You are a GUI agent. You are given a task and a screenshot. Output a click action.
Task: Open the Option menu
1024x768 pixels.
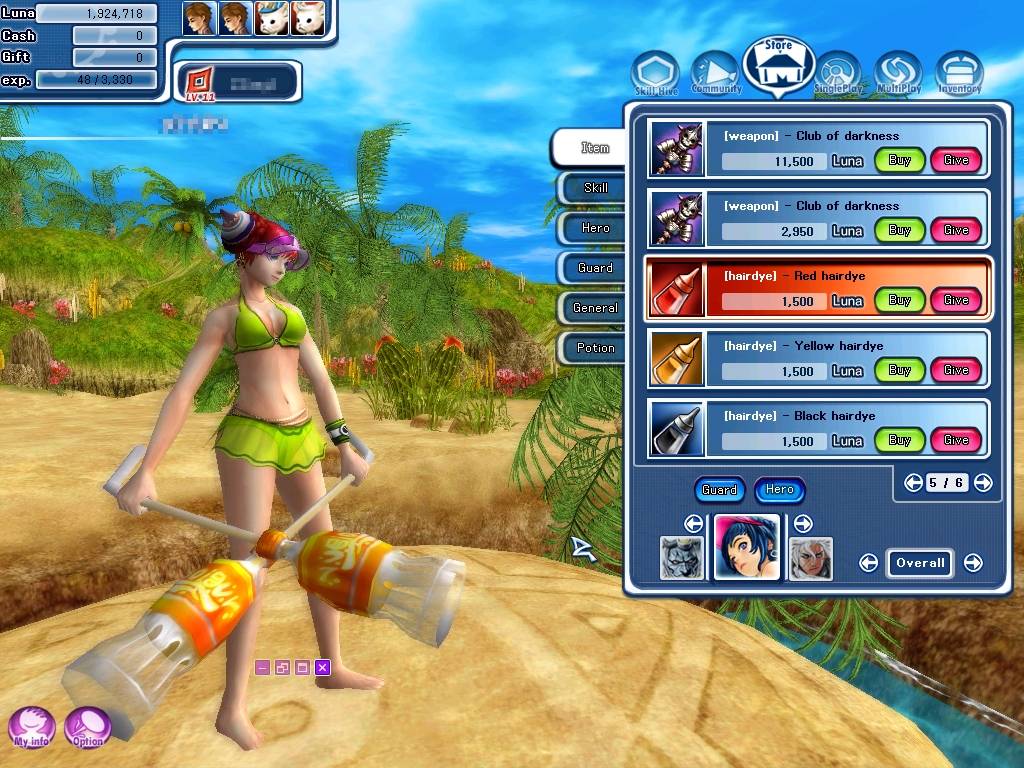(88, 727)
